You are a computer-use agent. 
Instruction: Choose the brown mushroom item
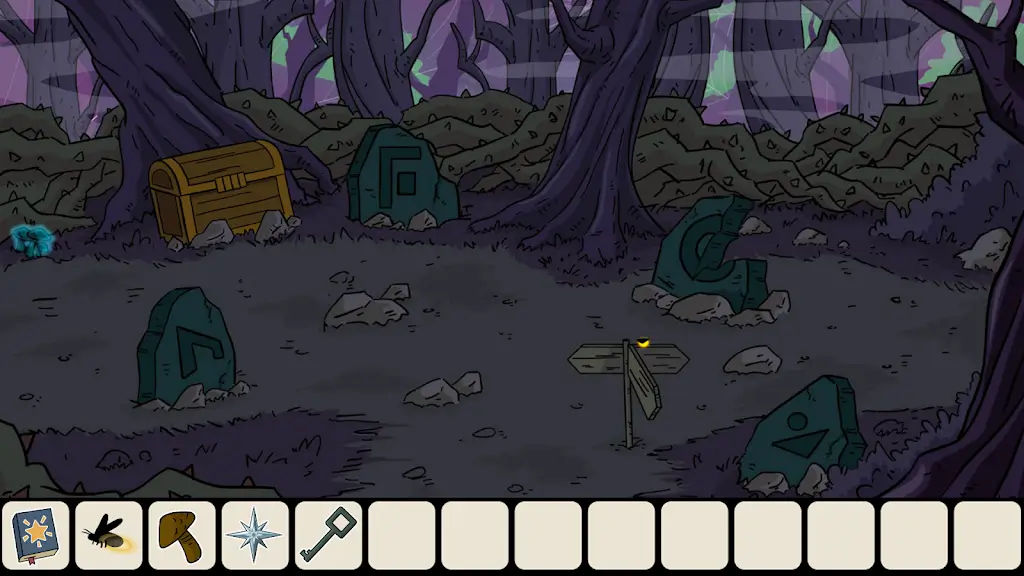tap(182, 535)
